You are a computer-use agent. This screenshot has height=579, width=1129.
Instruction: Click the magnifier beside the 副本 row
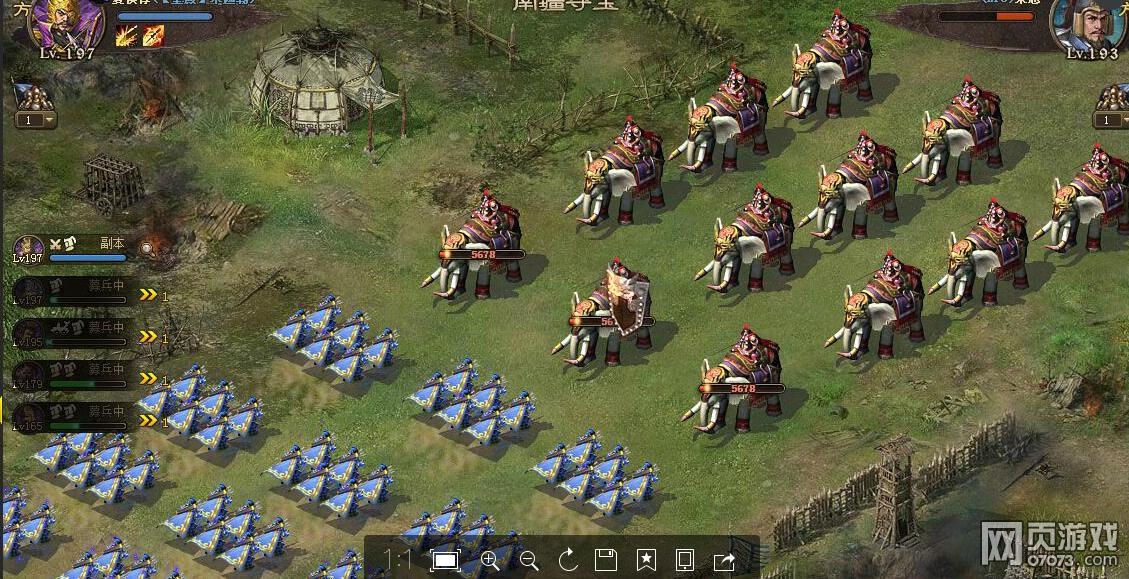click(x=148, y=247)
